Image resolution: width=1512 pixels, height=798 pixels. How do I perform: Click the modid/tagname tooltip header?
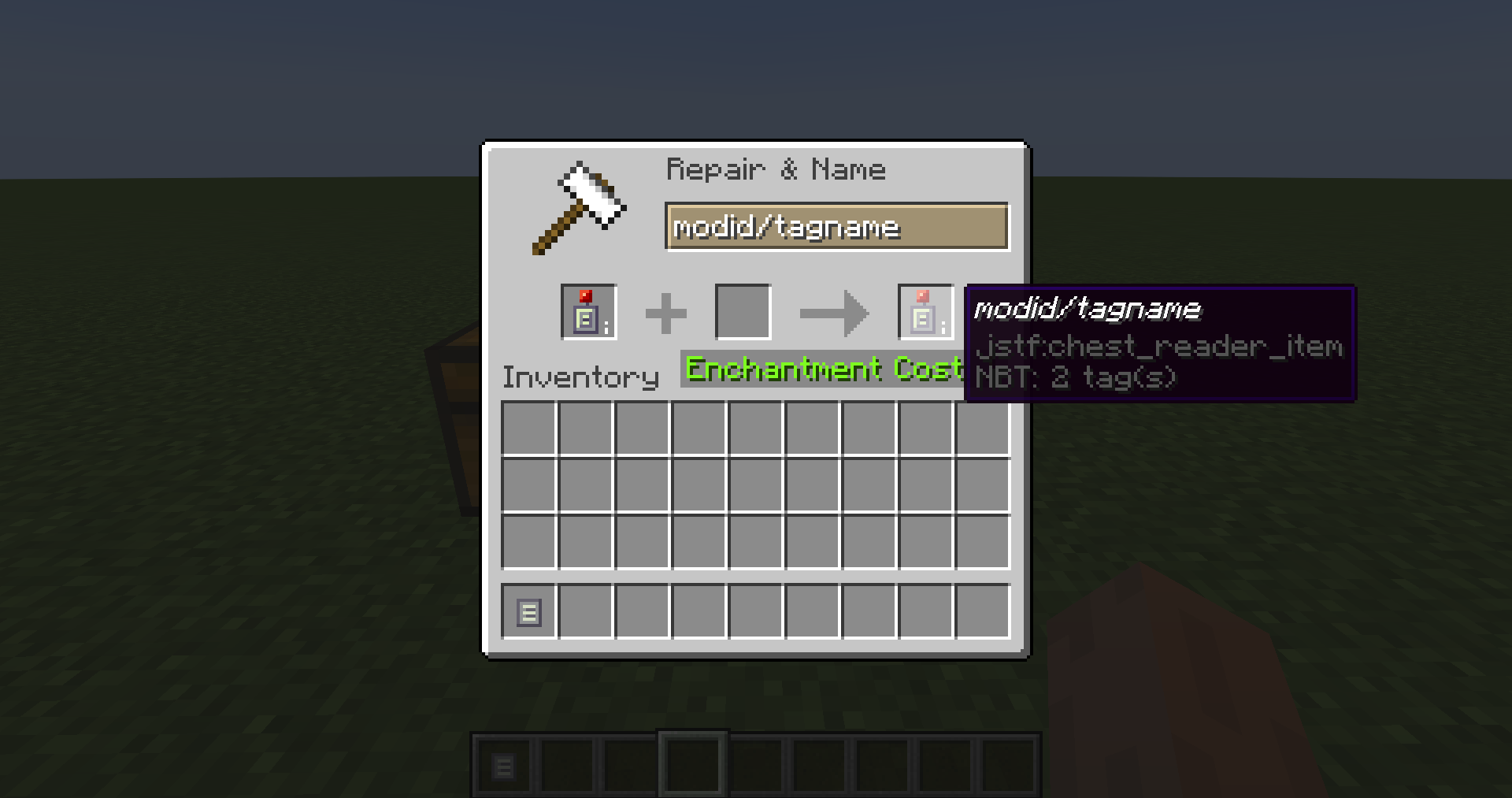point(1088,308)
